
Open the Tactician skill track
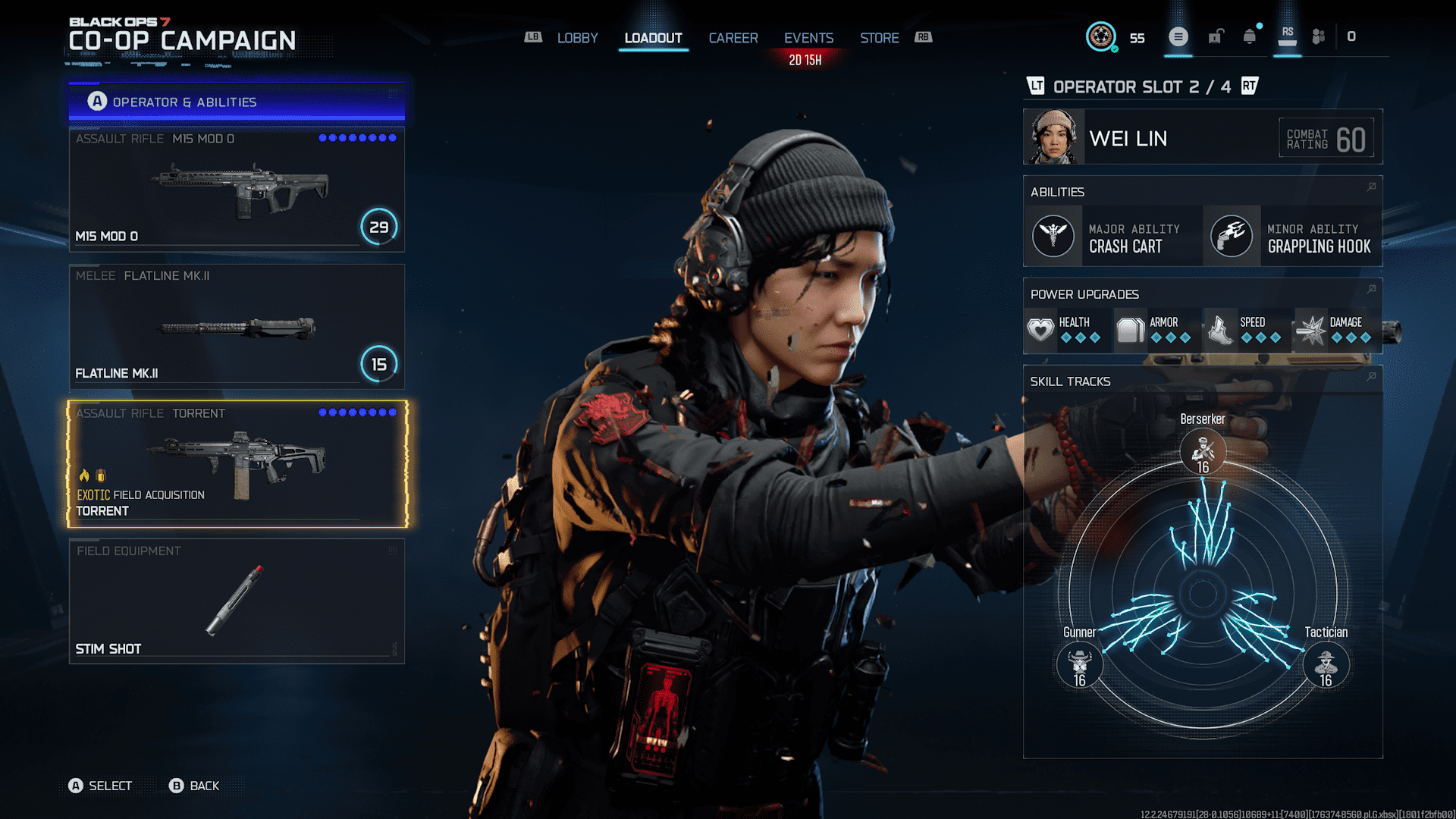pyautogui.click(x=1326, y=664)
